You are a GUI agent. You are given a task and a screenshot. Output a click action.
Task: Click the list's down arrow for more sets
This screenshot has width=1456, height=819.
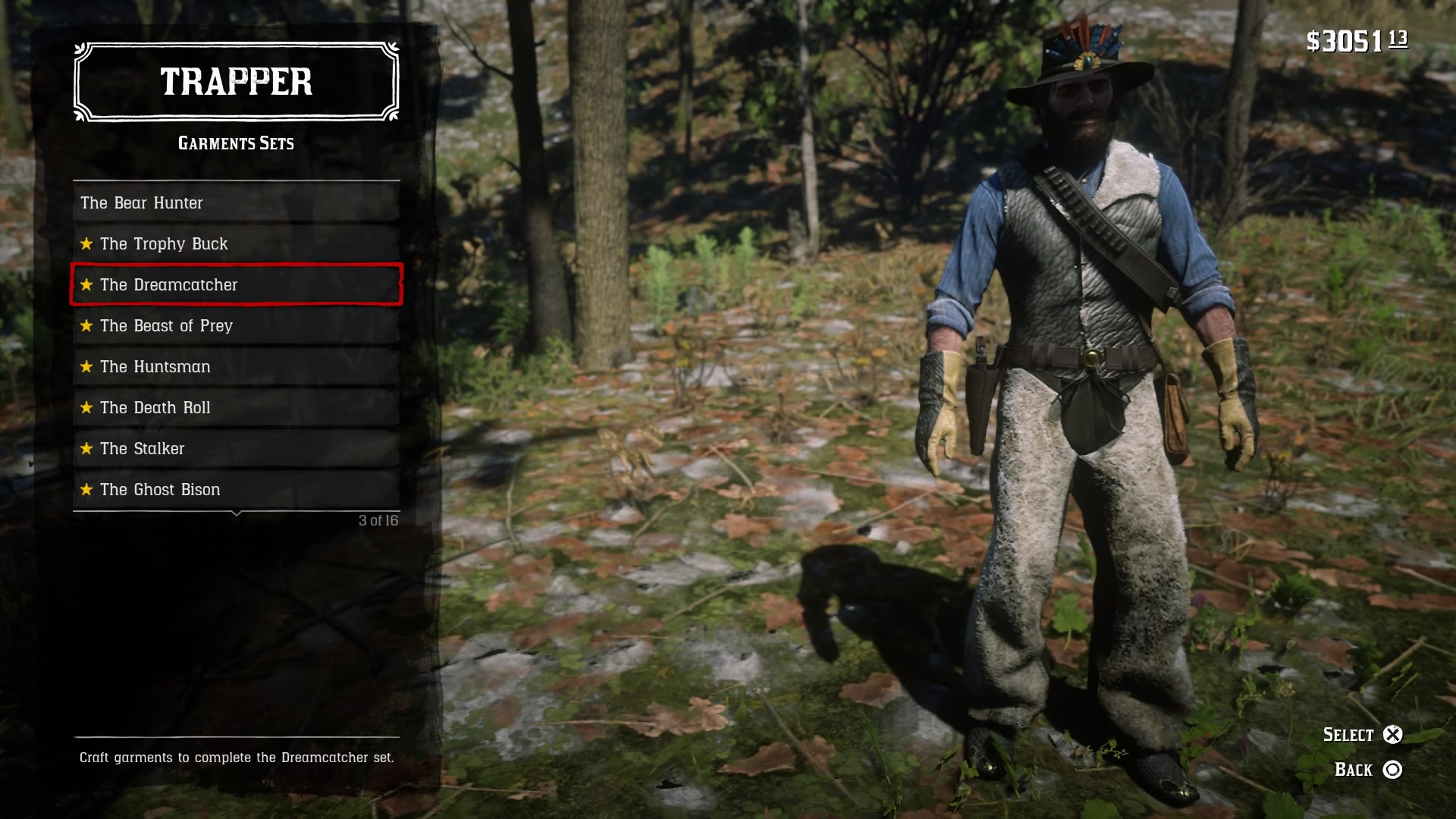tap(237, 514)
